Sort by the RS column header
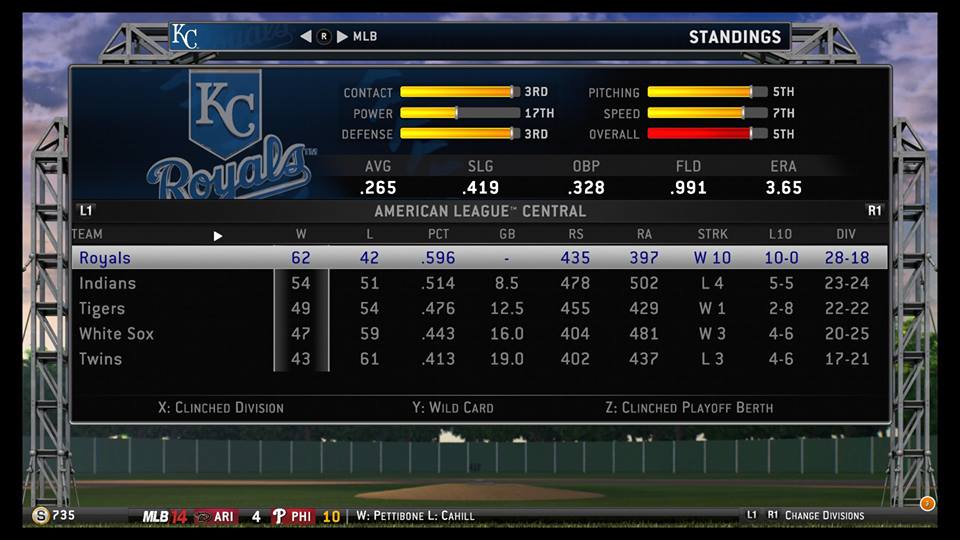 click(x=575, y=235)
